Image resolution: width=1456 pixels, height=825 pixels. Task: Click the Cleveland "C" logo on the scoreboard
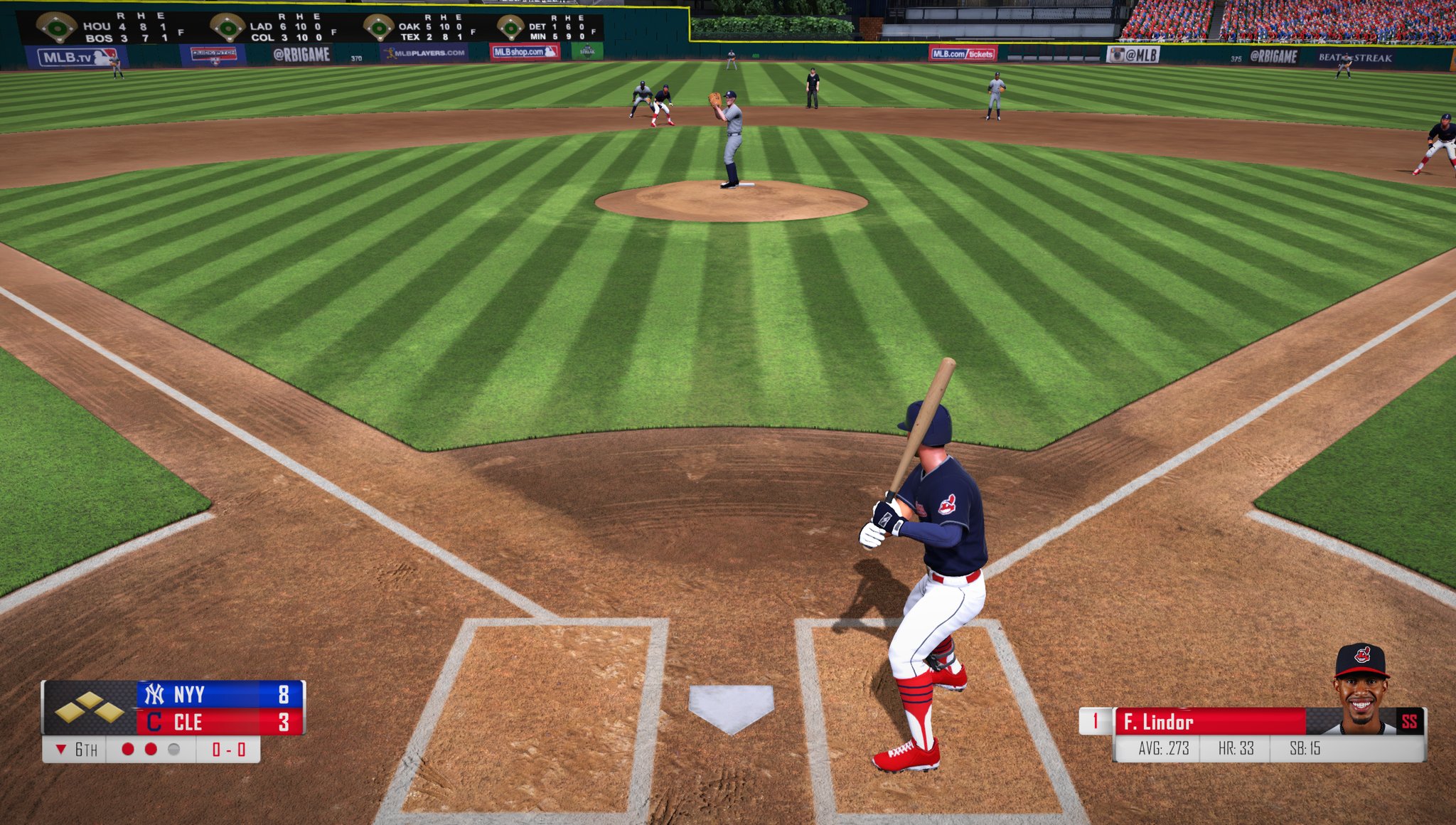tap(154, 720)
